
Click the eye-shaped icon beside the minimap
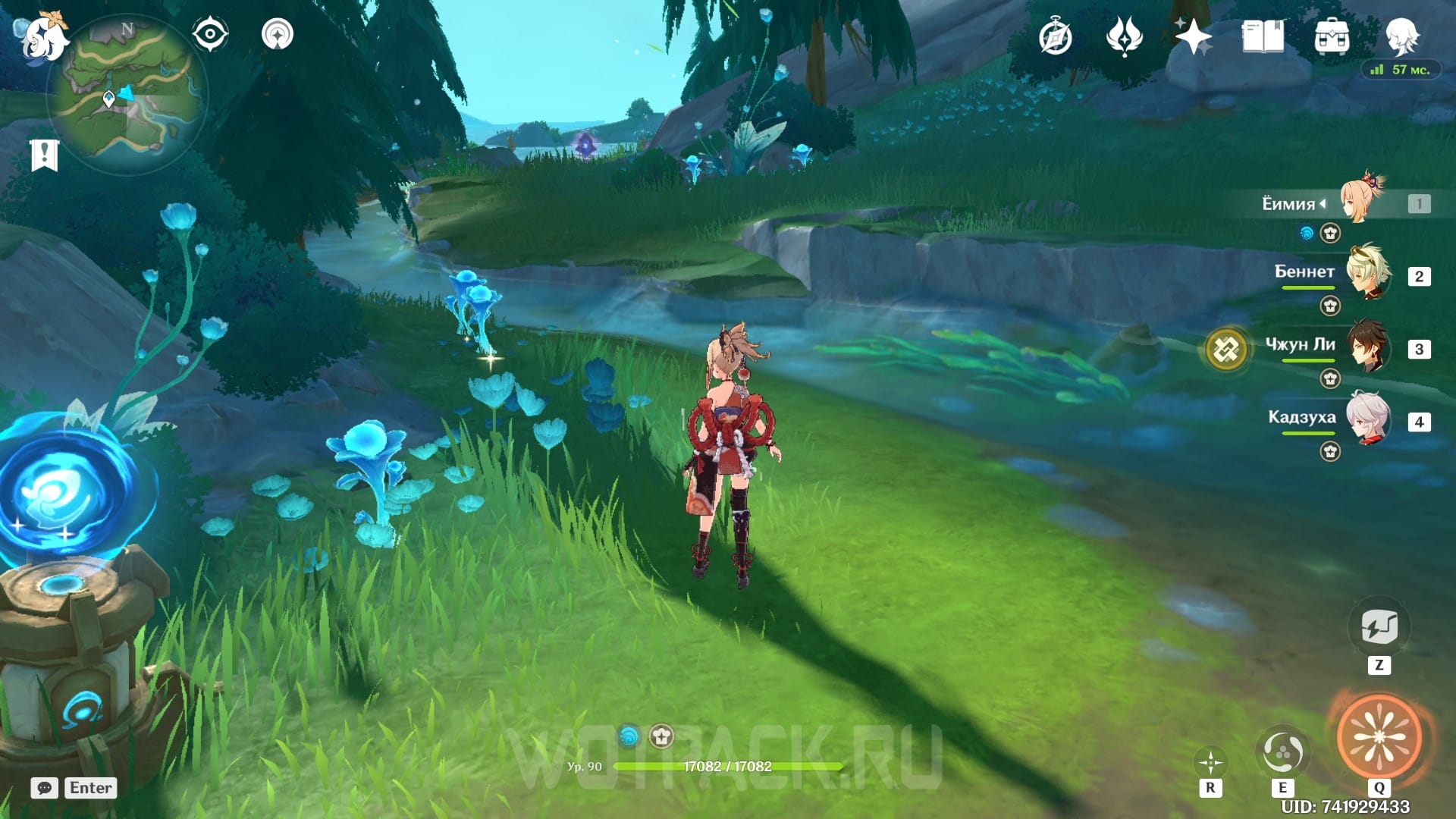tap(210, 35)
